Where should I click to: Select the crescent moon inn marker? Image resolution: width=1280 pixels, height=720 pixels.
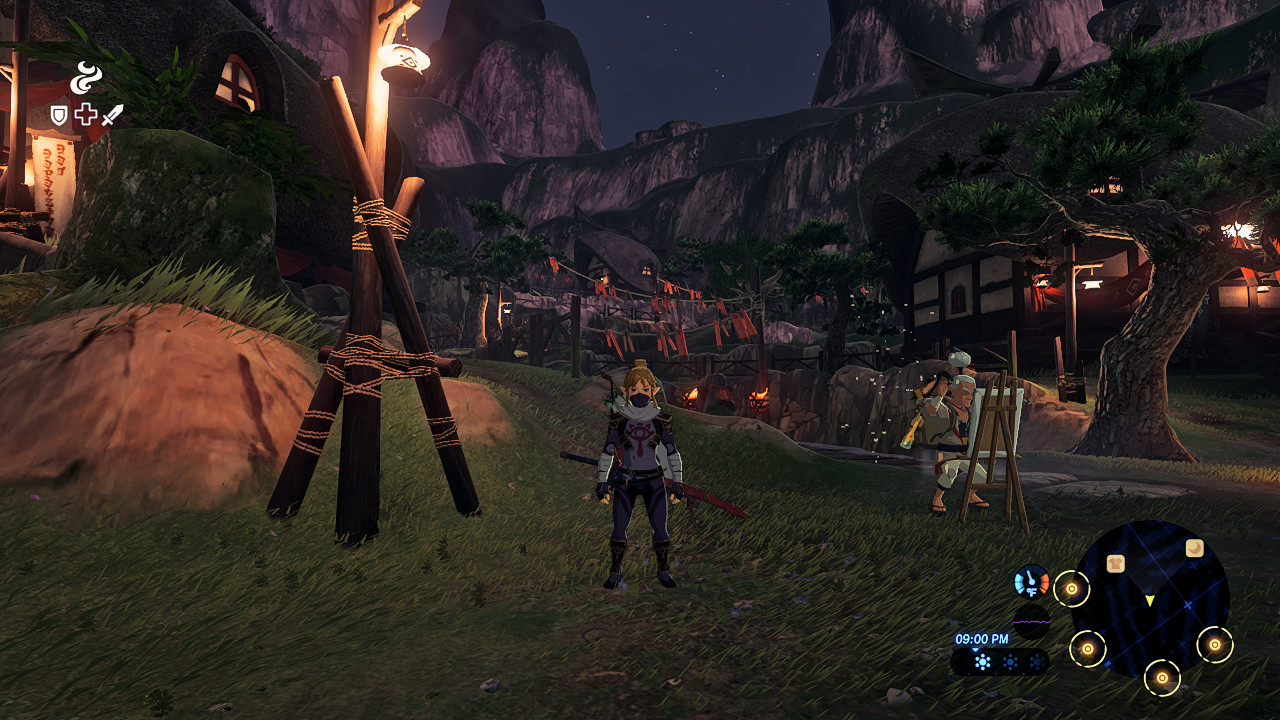pyautogui.click(x=1194, y=548)
